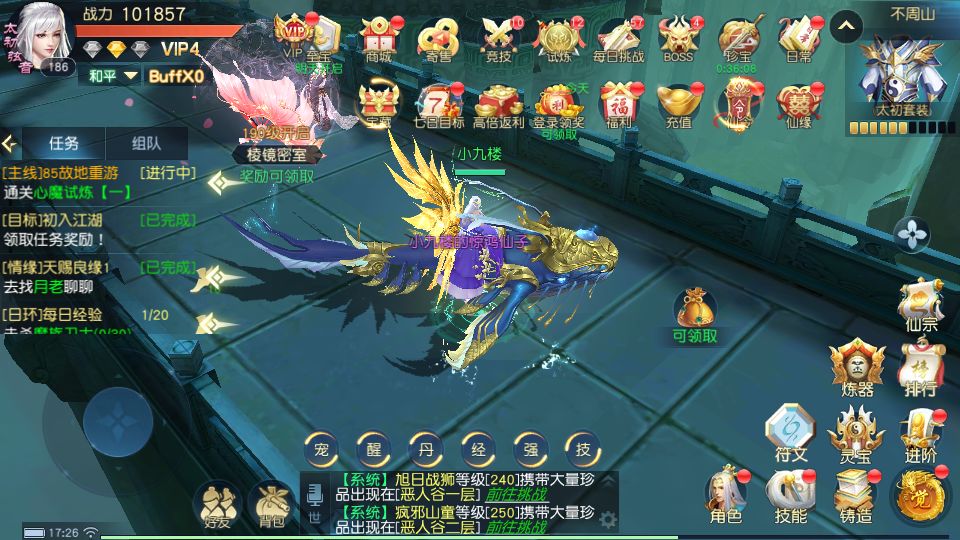Open the 好友 friends list
This screenshot has height=540, width=960.
(216, 503)
